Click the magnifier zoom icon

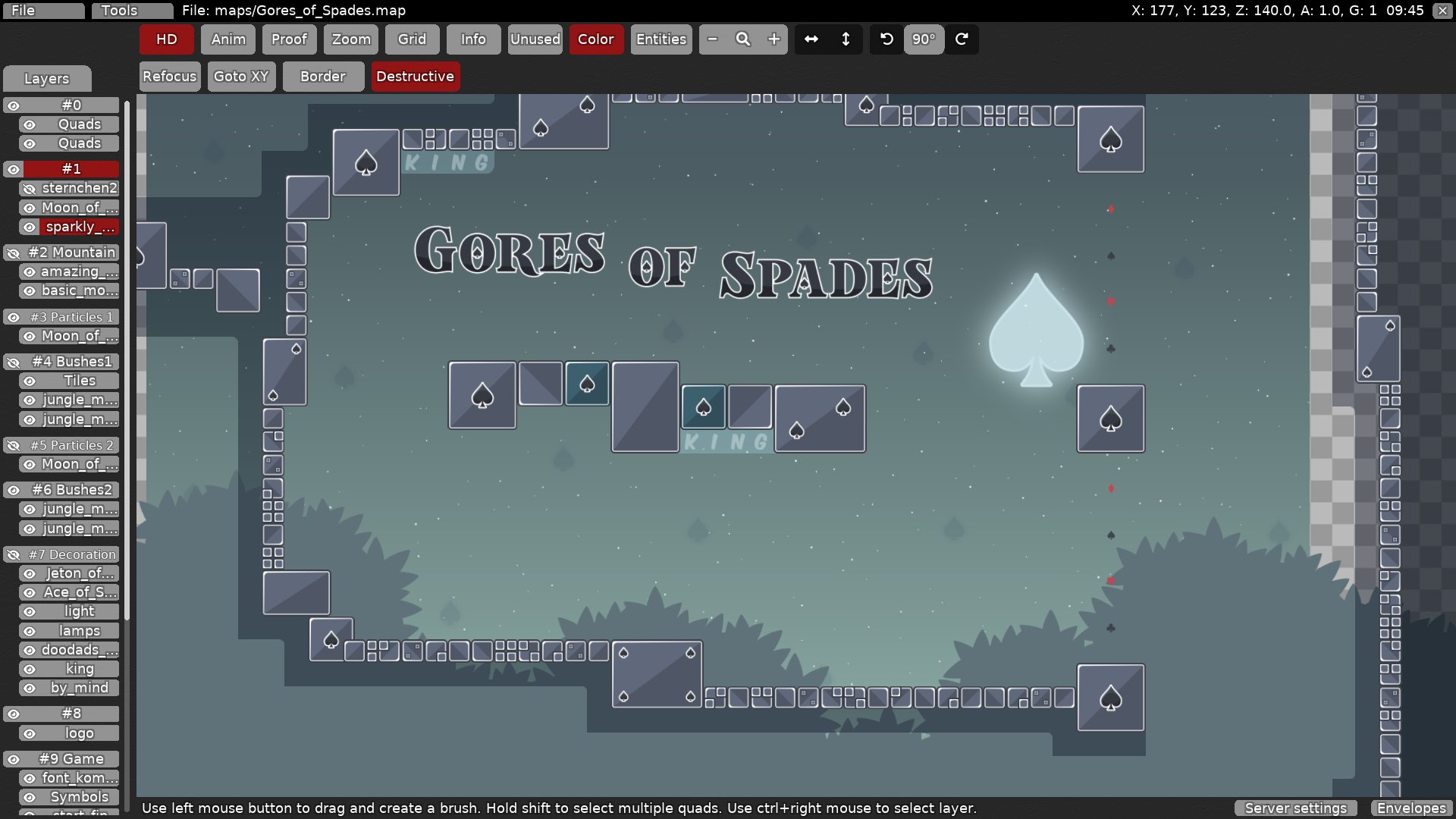[x=743, y=39]
